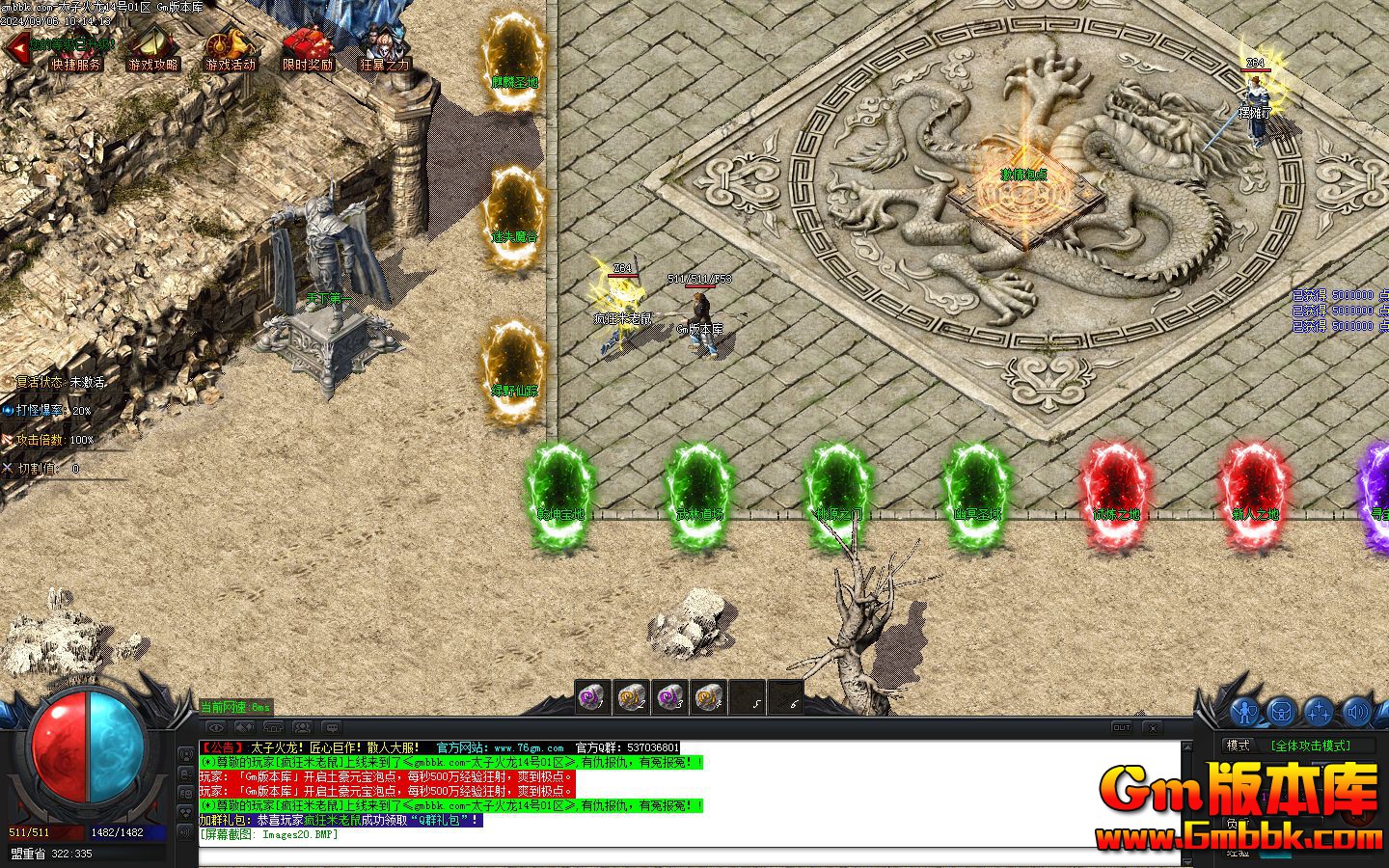Use the purple scroll in hotbar slot 3
This screenshot has height=868, width=1389.
(669, 696)
